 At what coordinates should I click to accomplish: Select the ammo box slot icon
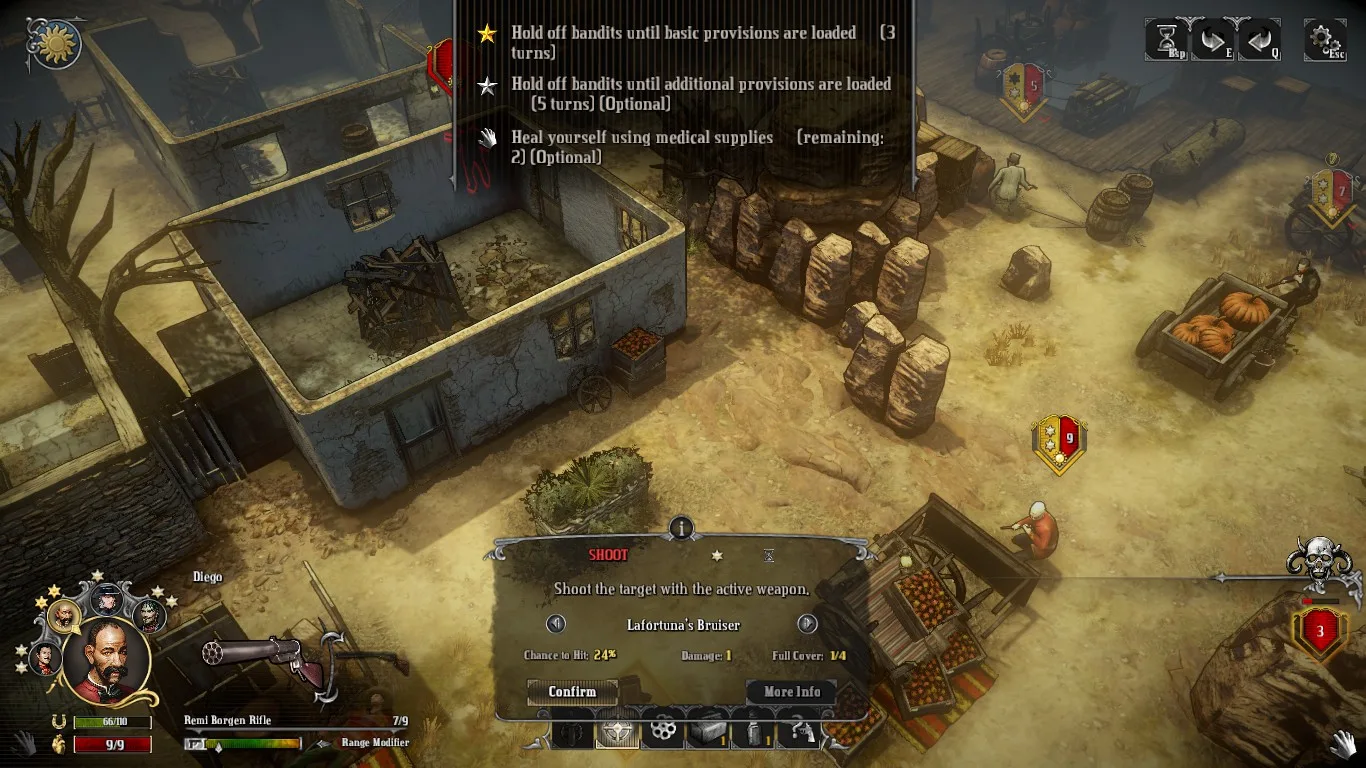pos(706,730)
